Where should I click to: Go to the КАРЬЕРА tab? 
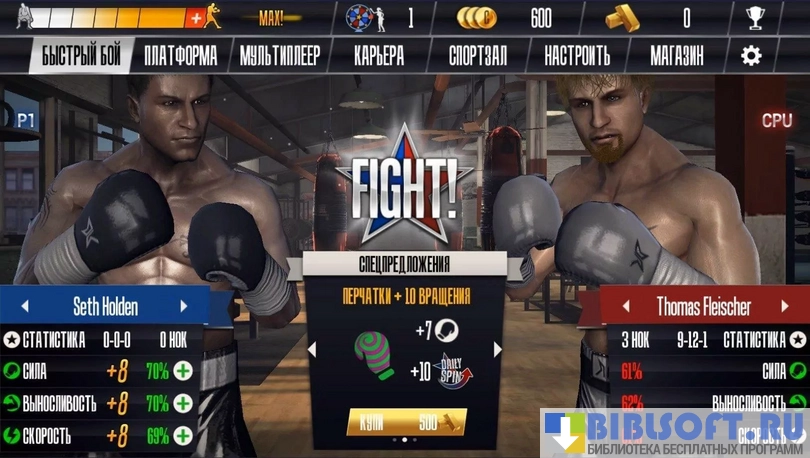[379, 56]
